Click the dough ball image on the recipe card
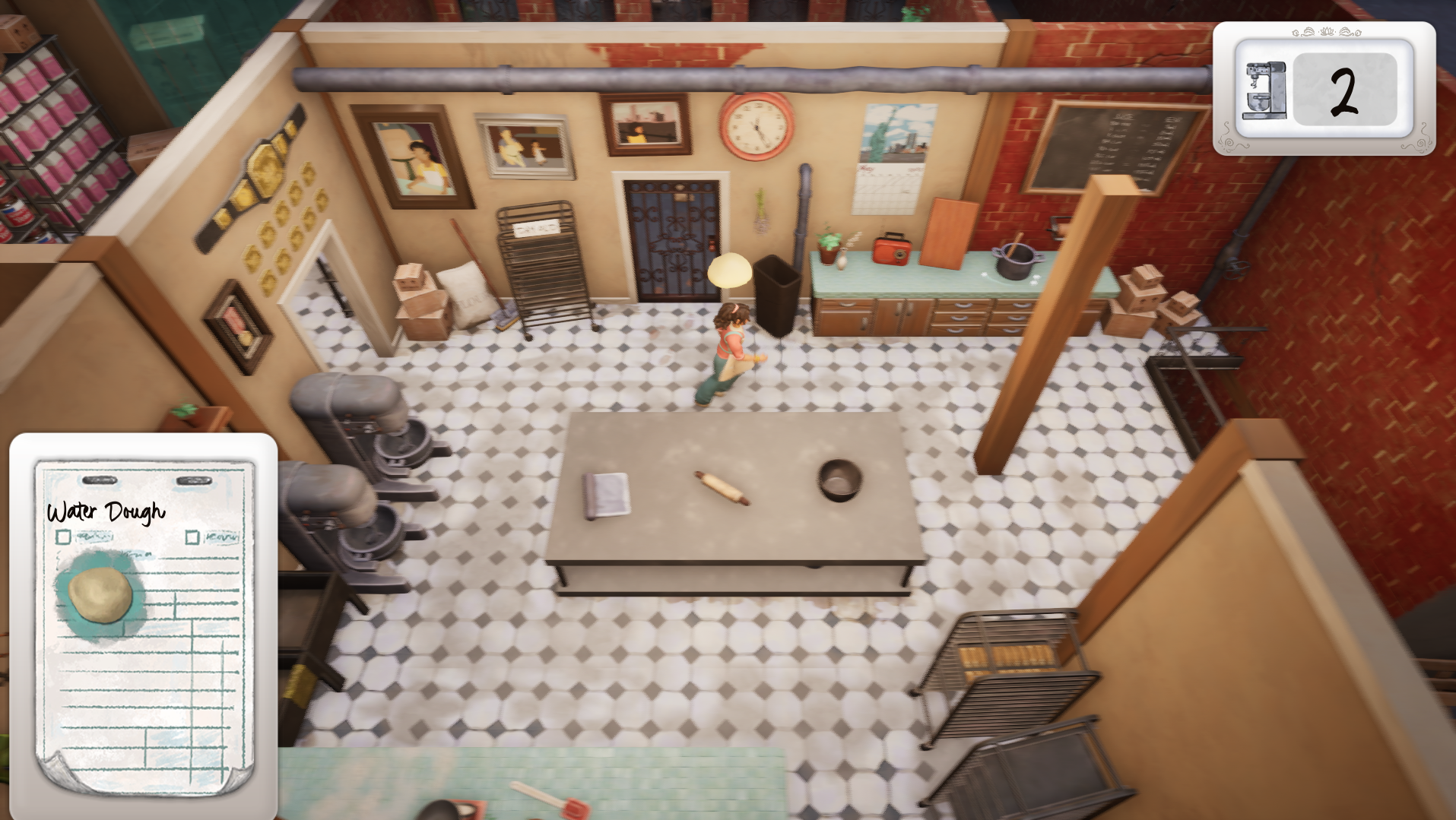The image size is (1456, 820). point(99,589)
